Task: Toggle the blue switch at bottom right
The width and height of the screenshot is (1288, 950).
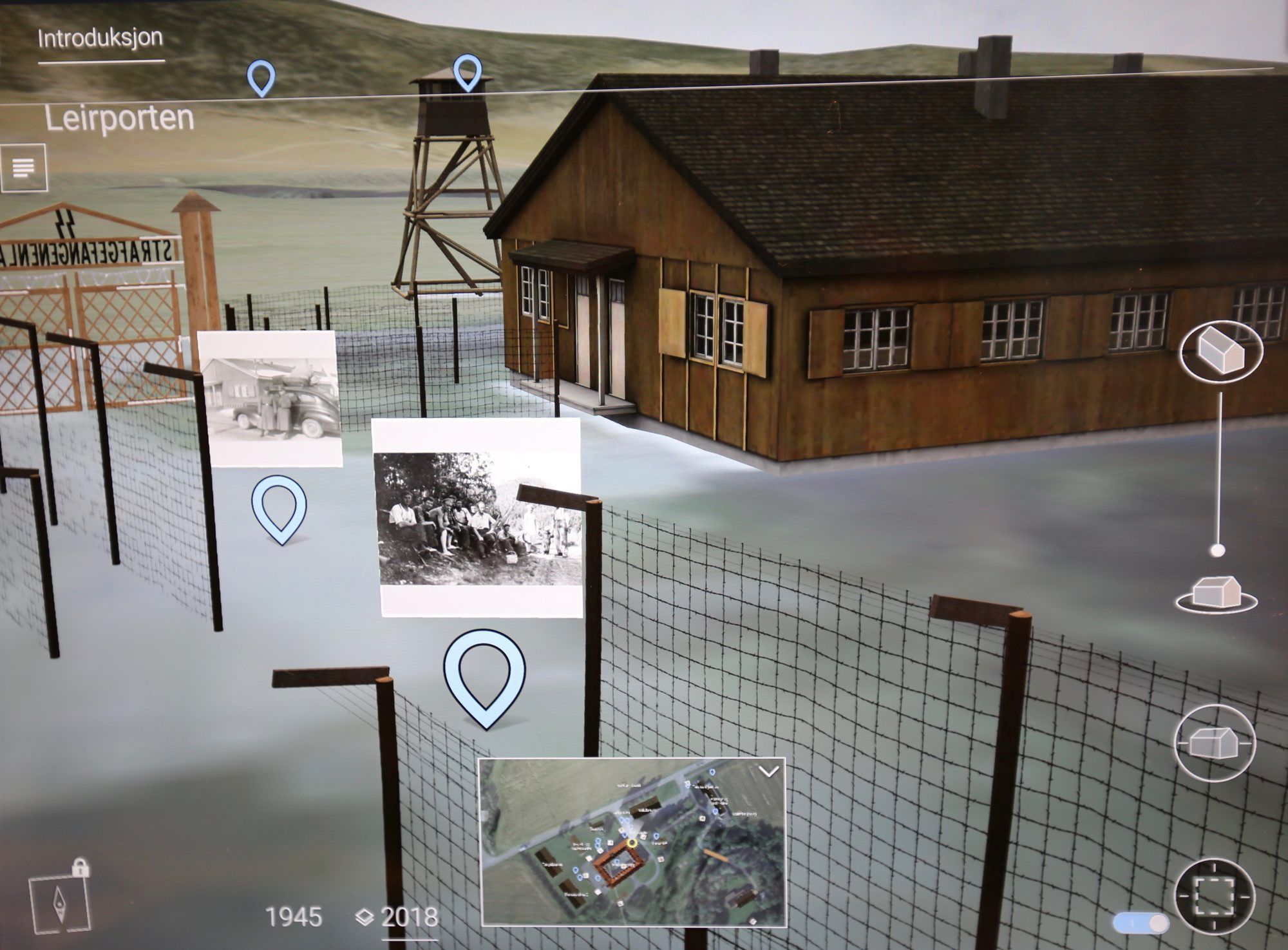Action: 1140,922
